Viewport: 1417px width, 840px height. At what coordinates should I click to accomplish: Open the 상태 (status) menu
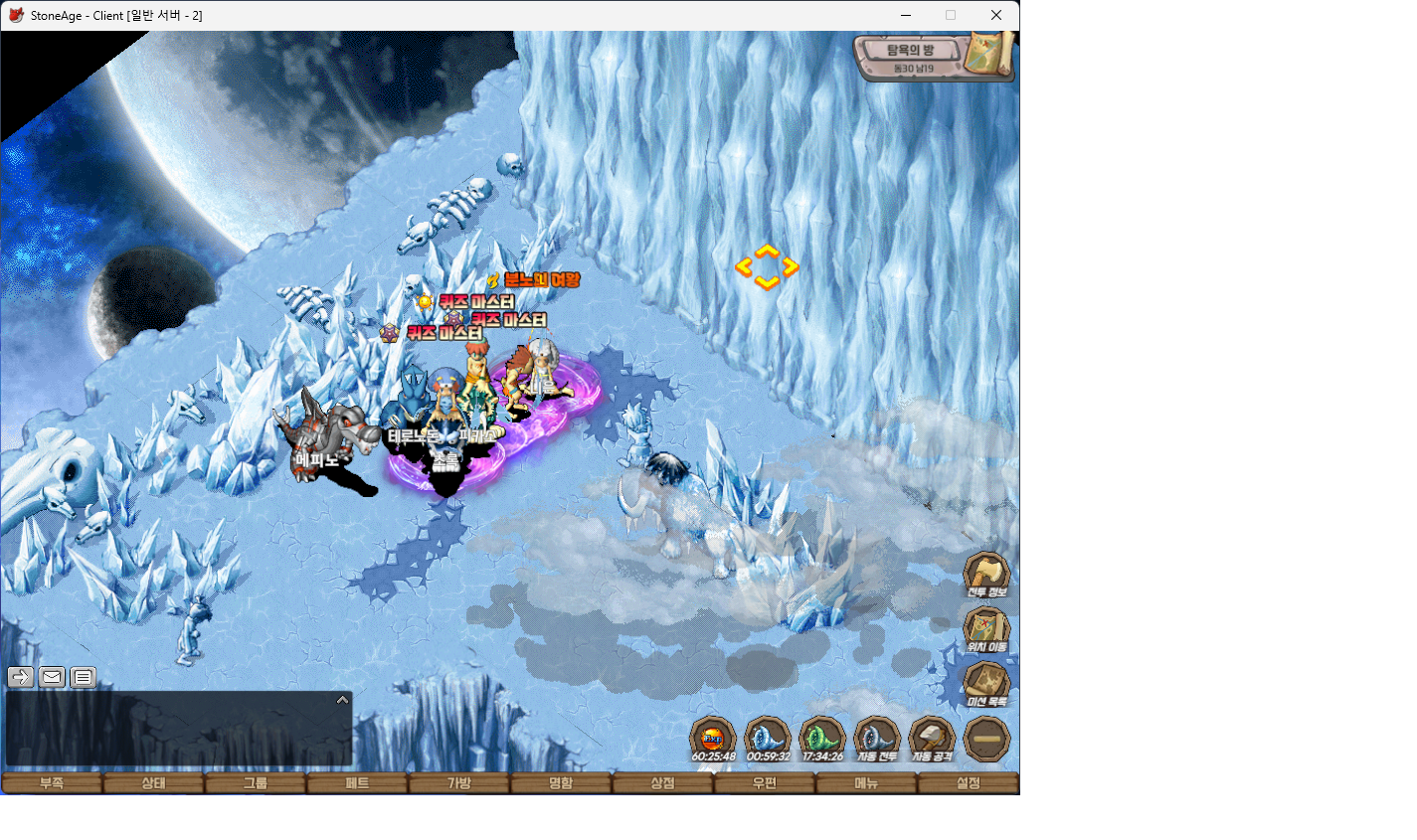[153, 783]
